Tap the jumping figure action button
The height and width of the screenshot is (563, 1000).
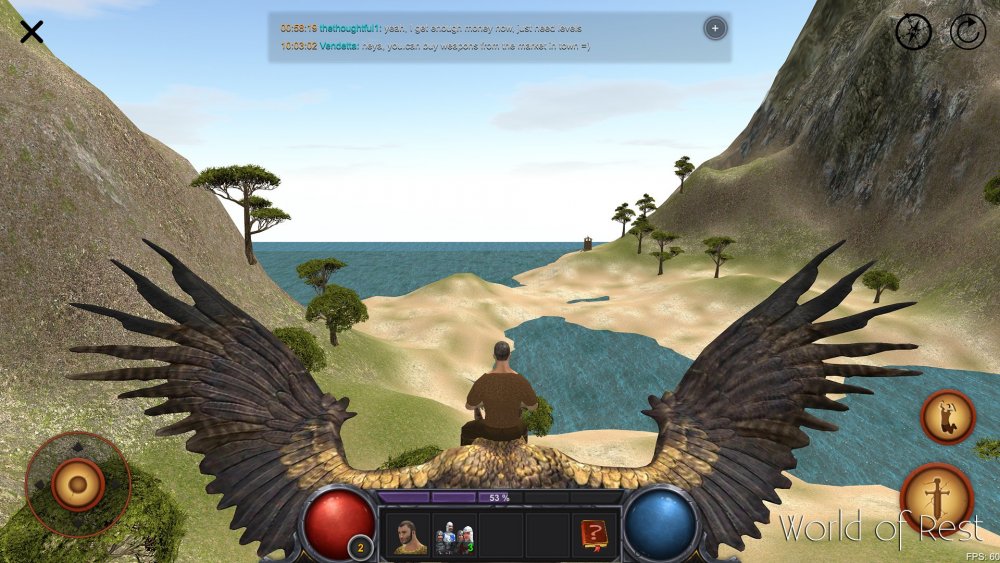947,416
